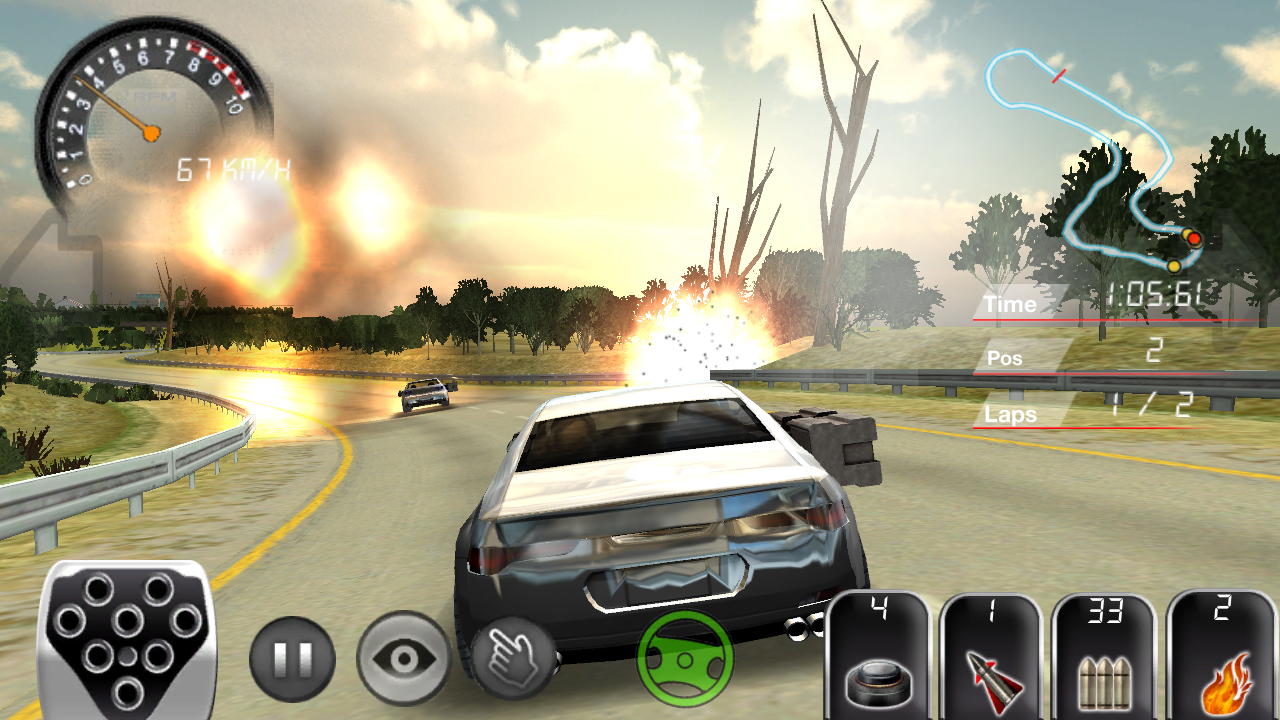
Task: Activate the green steering wheel button
Action: point(685,659)
